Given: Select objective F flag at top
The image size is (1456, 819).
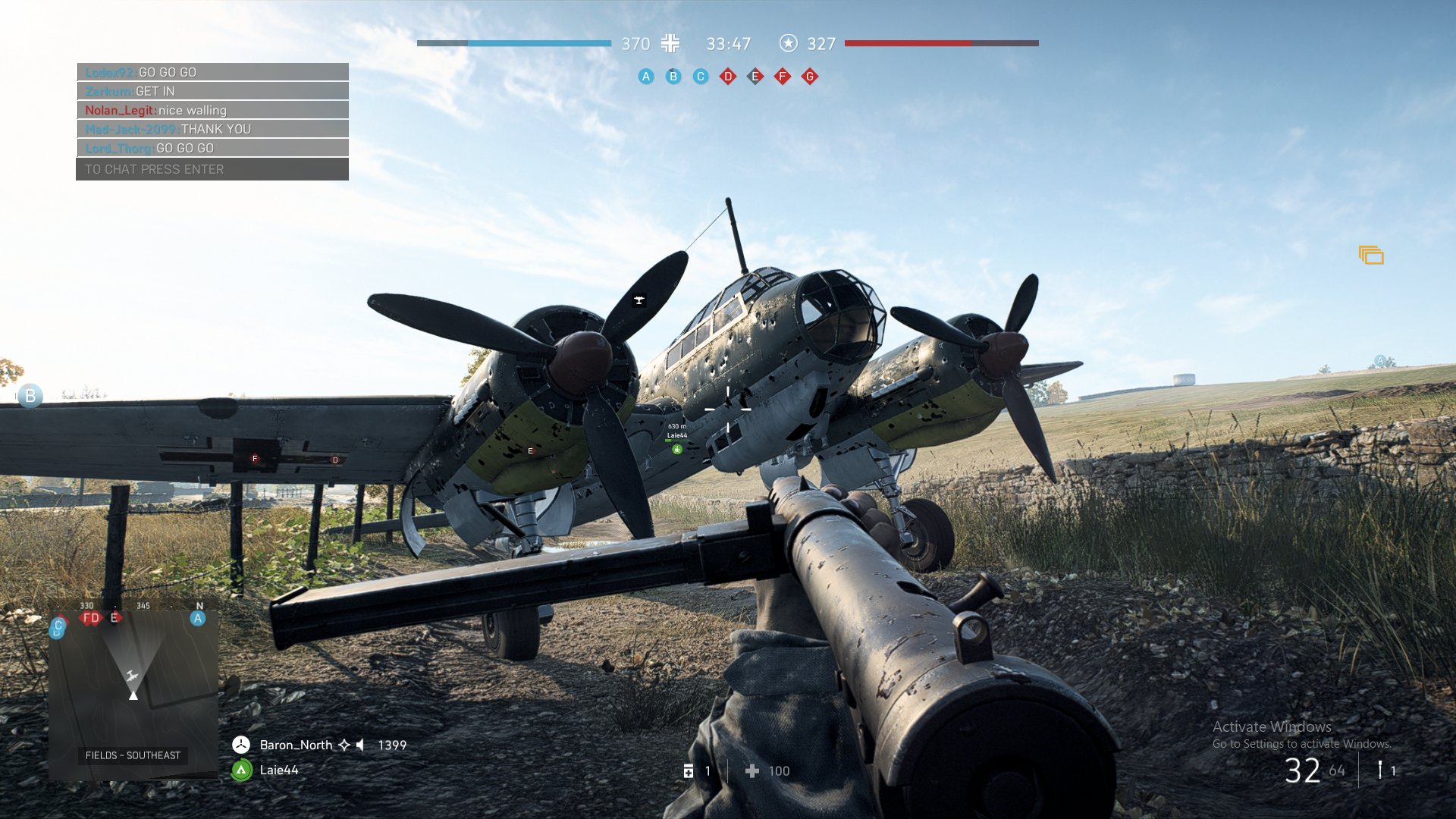Looking at the screenshot, I should coord(783,77).
